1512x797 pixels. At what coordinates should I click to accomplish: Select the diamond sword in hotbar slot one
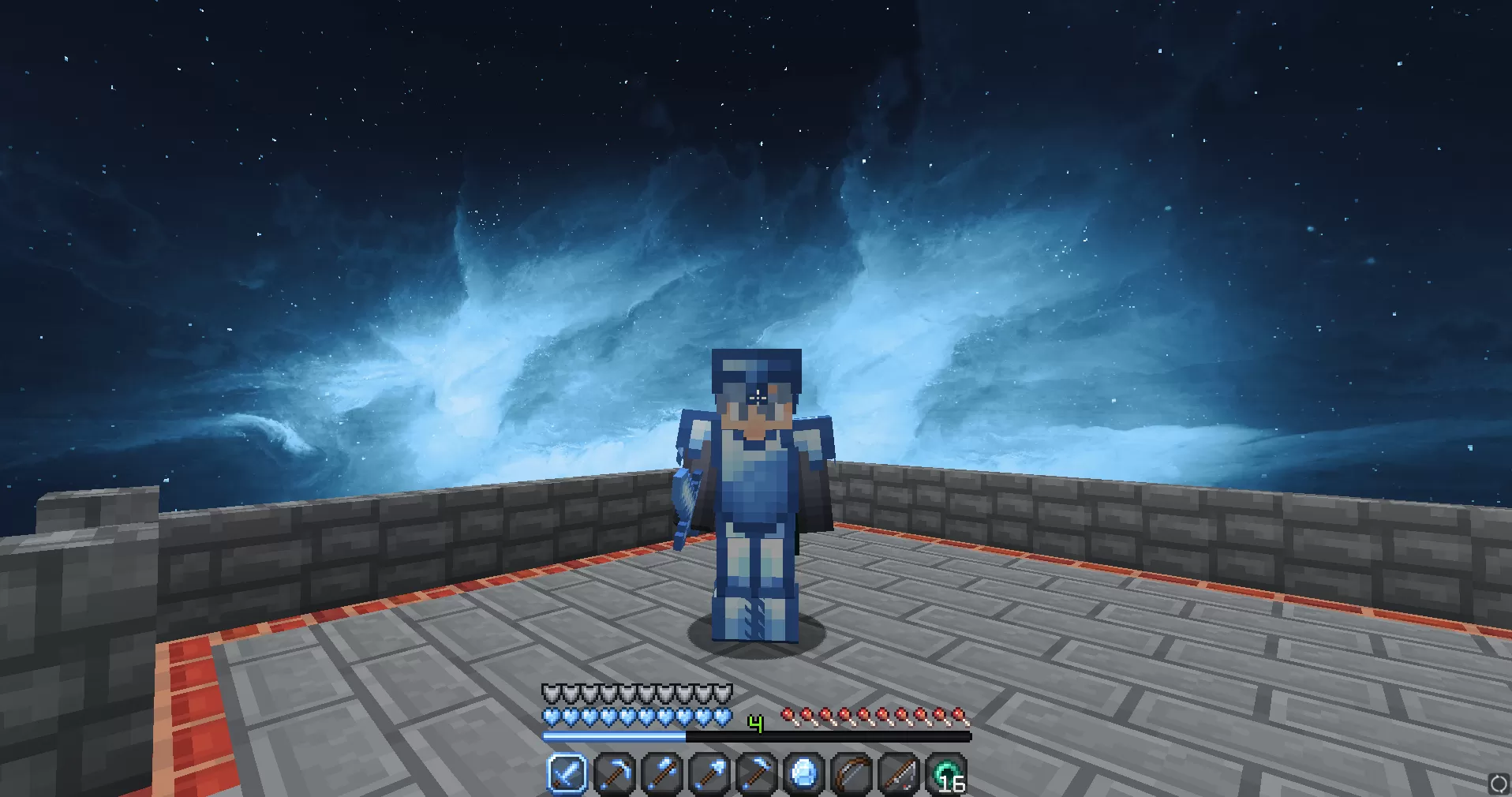click(566, 775)
